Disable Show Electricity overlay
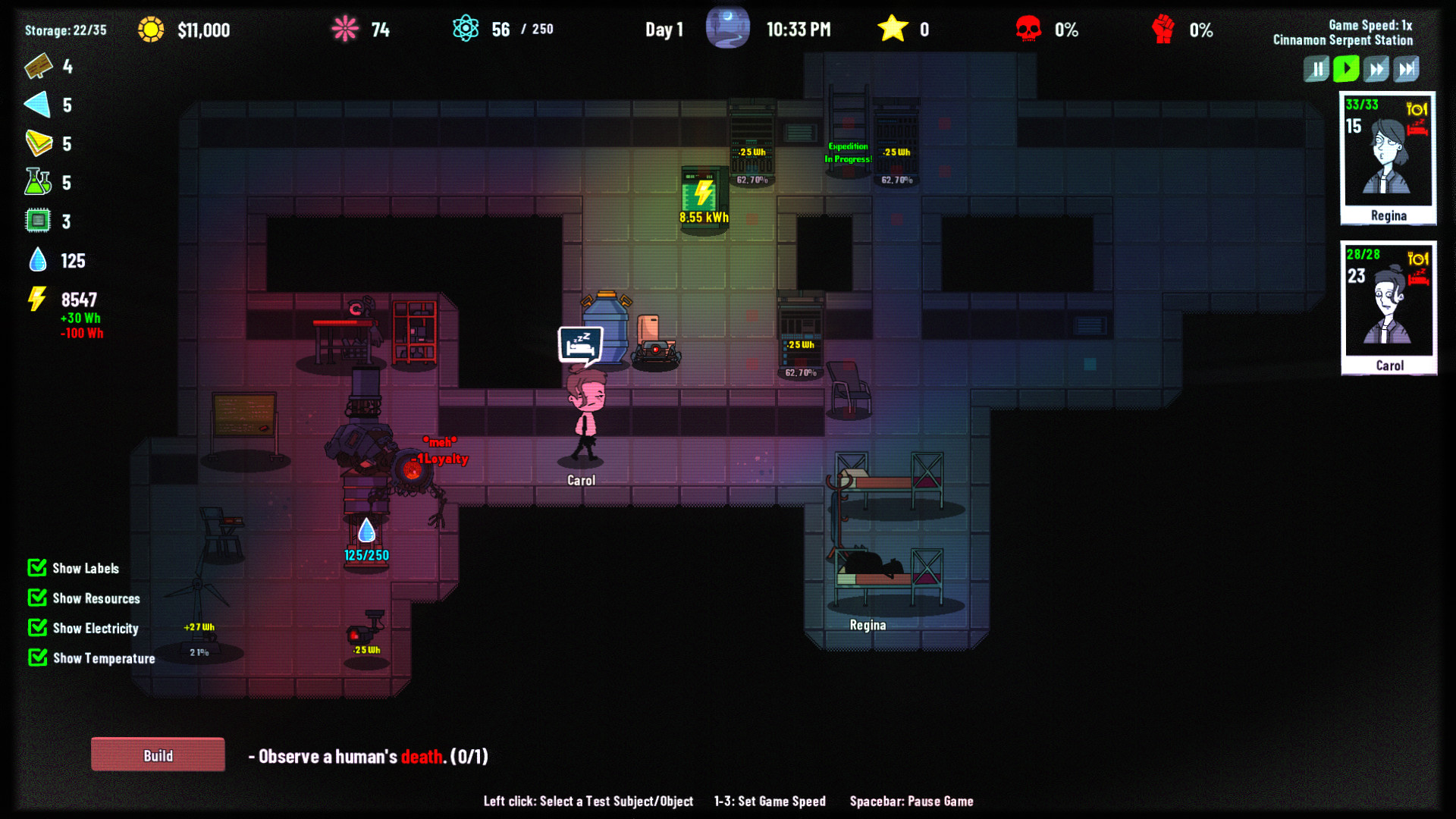 coord(37,628)
